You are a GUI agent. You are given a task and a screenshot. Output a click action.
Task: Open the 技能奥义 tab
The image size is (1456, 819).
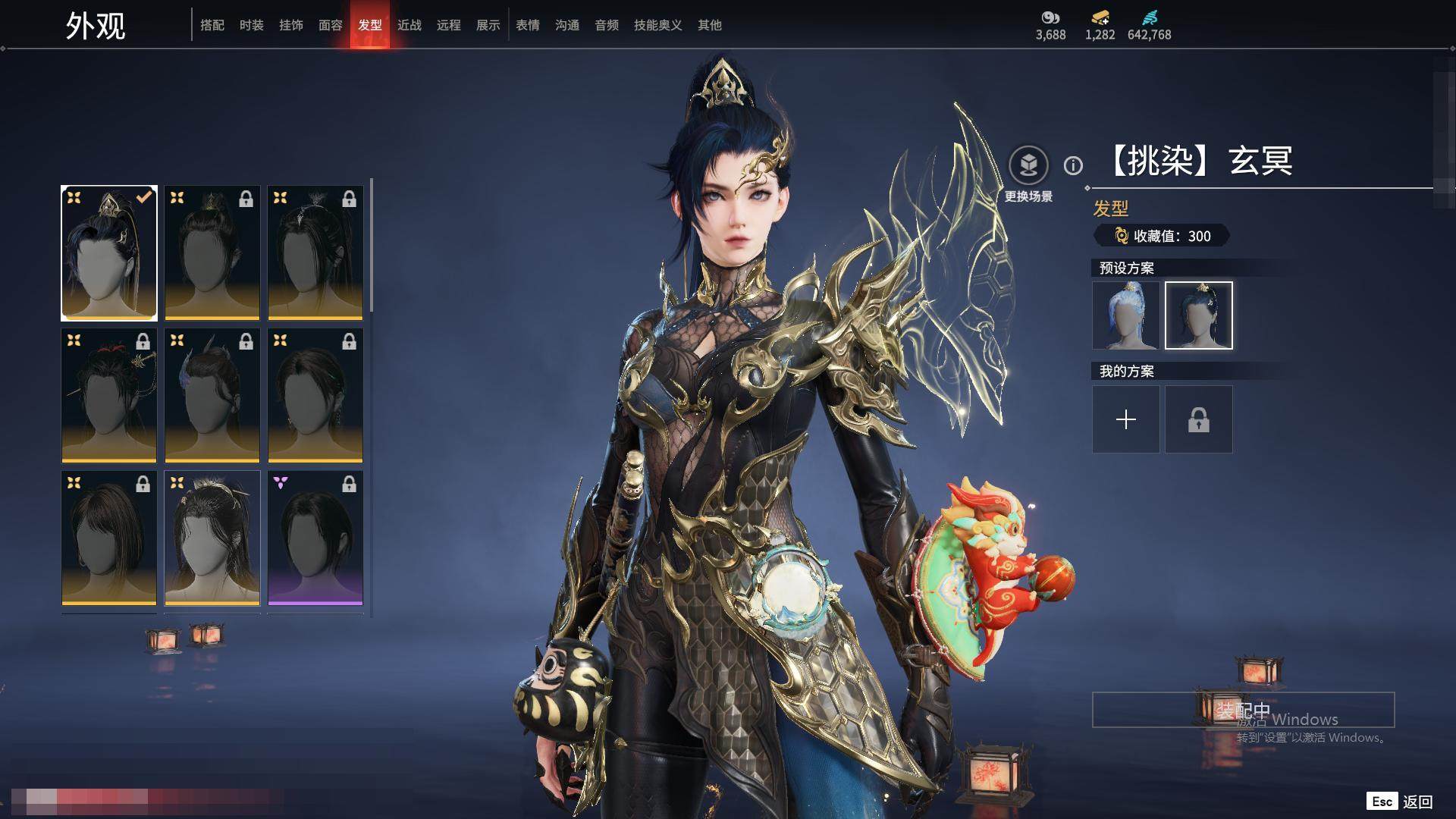(x=658, y=25)
